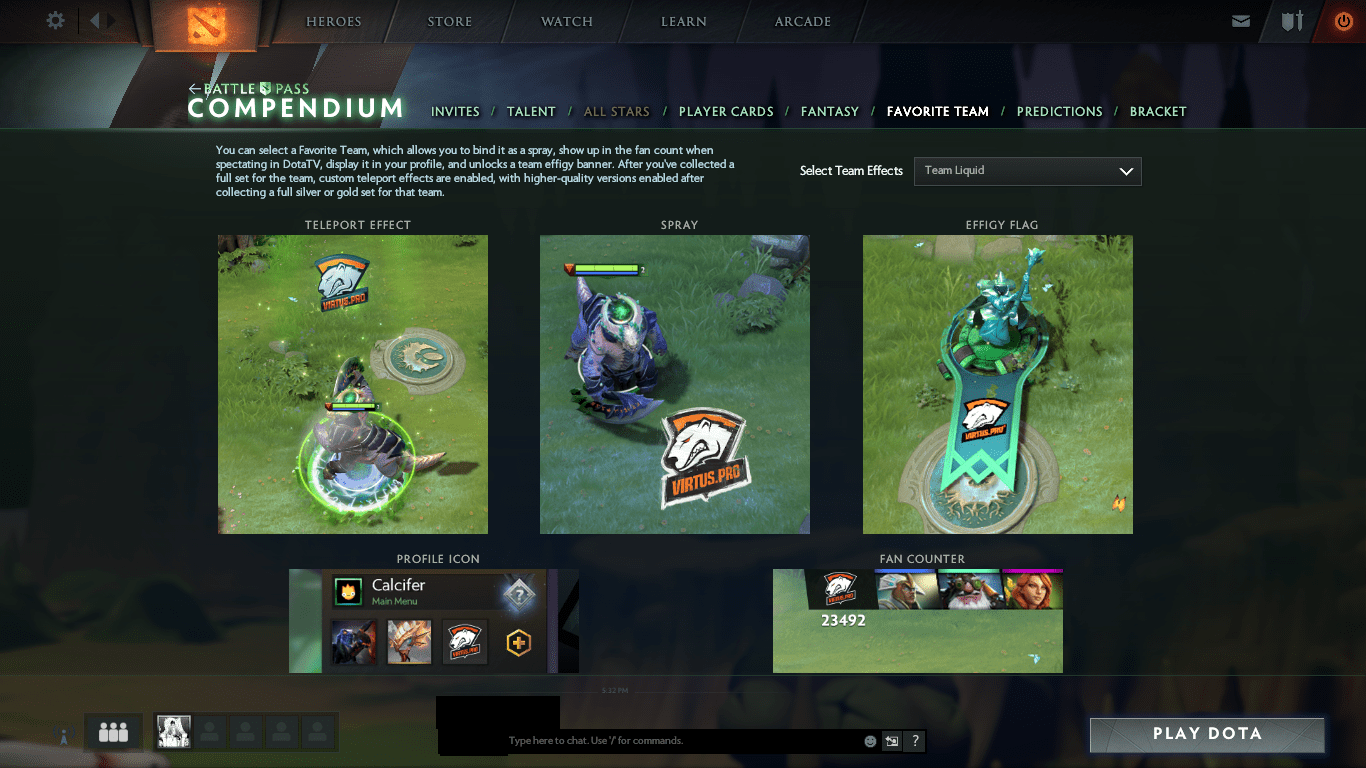1366x768 pixels.
Task: Open the Learn section
Action: click(684, 22)
